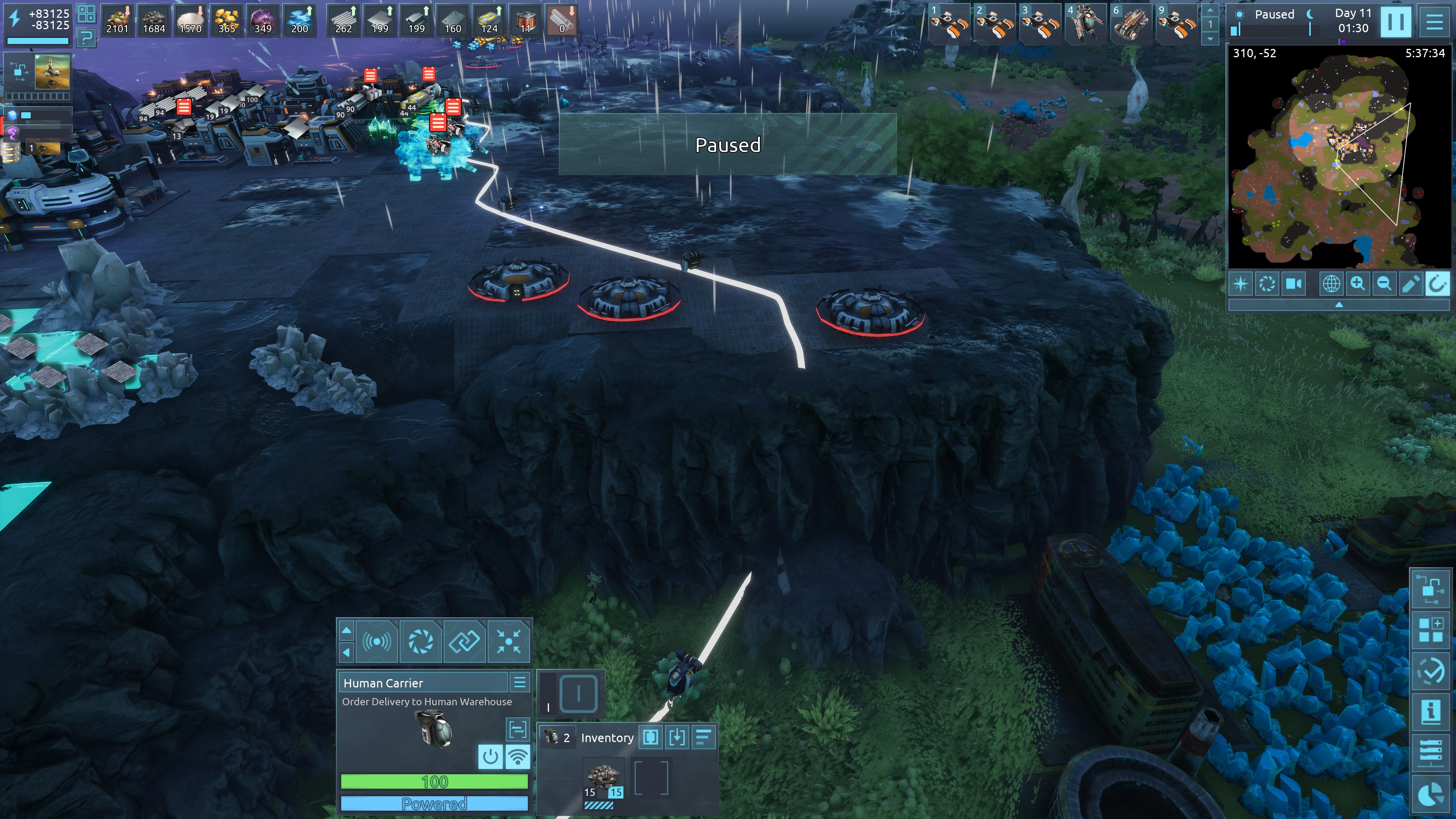Screen dimensions: 1456x819
Task: Zoom in on the minimap
Action: coord(1357,284)
